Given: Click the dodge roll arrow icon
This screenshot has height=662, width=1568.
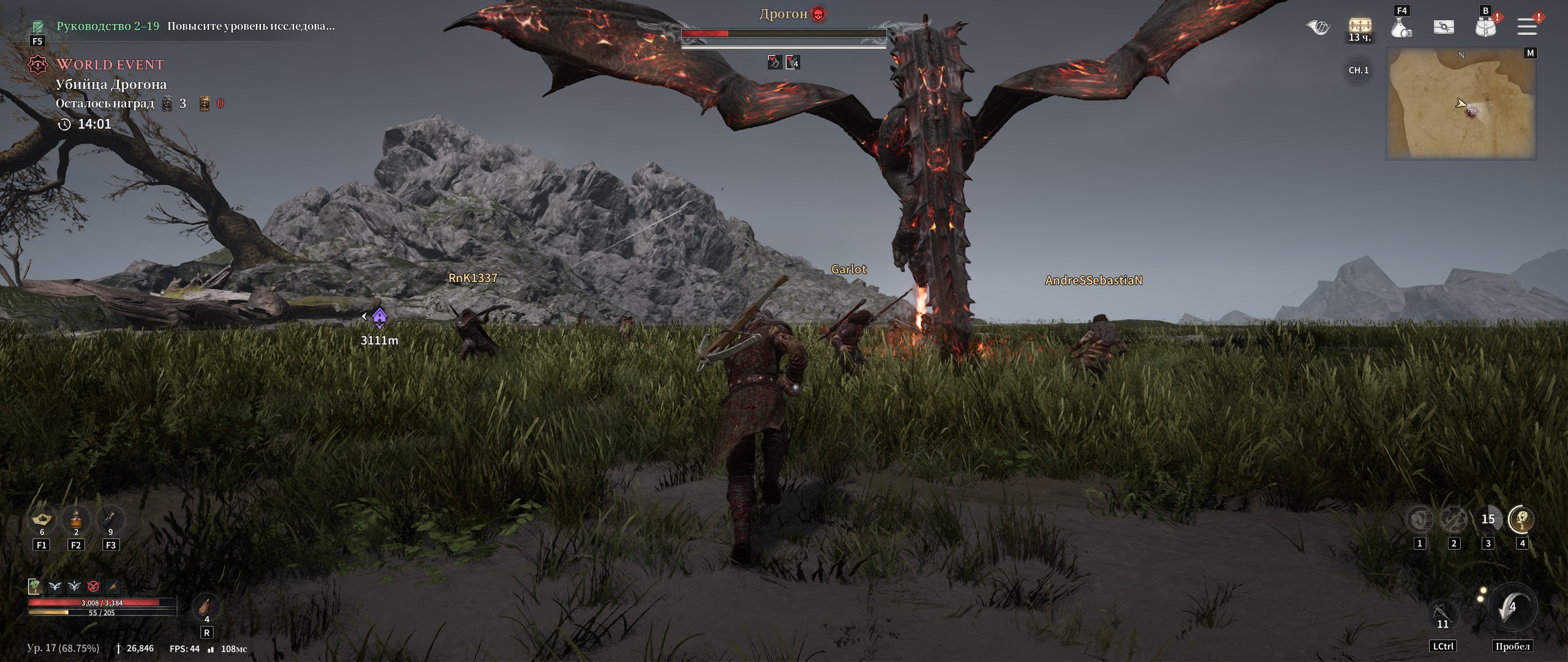Looking at the screenshot, I should coord(1512,608).
